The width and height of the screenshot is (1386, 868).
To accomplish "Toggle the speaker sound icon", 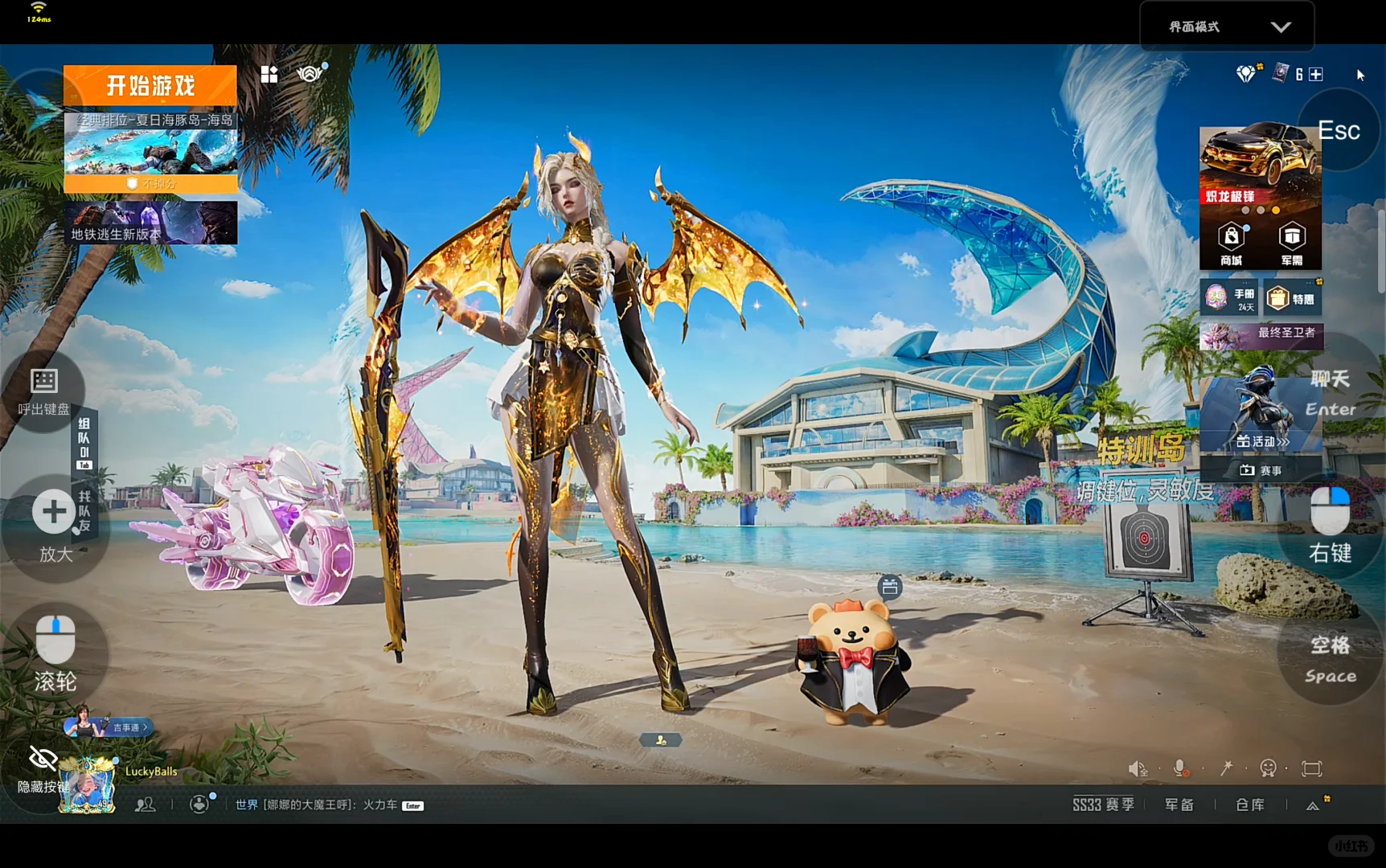I will (x=1138, y=768).
